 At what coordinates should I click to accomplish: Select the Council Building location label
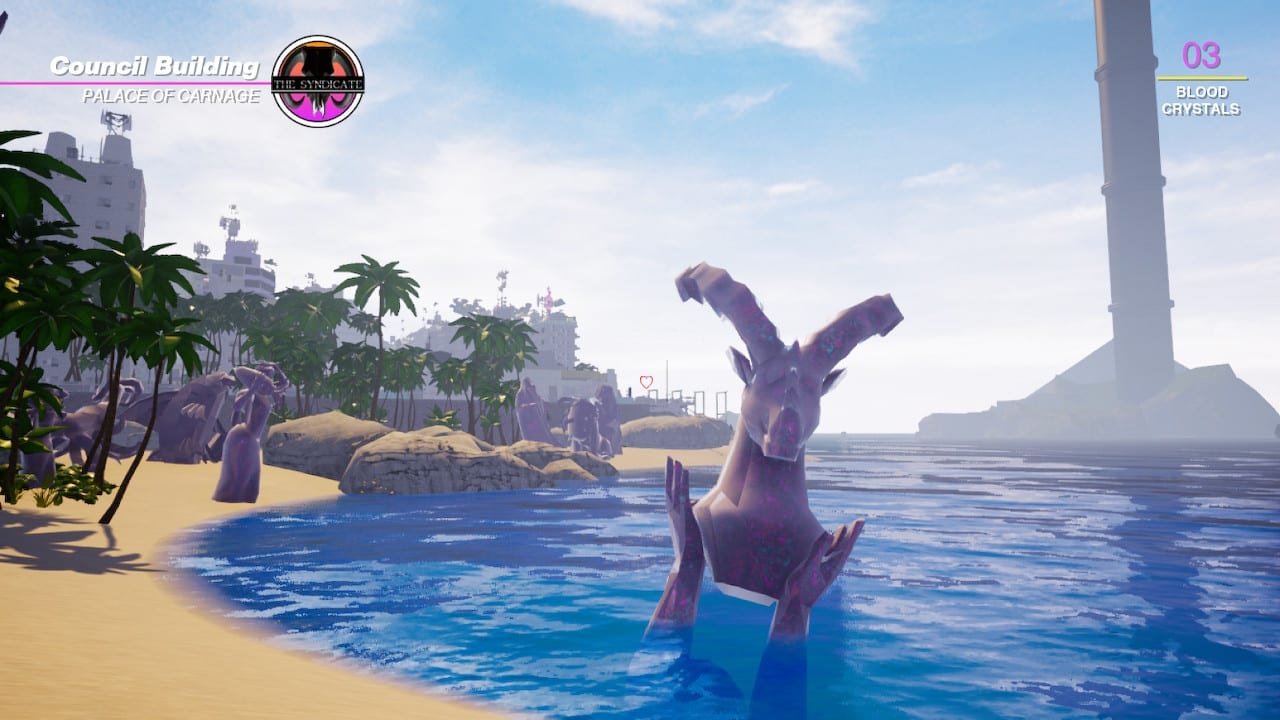coord(155,67)
